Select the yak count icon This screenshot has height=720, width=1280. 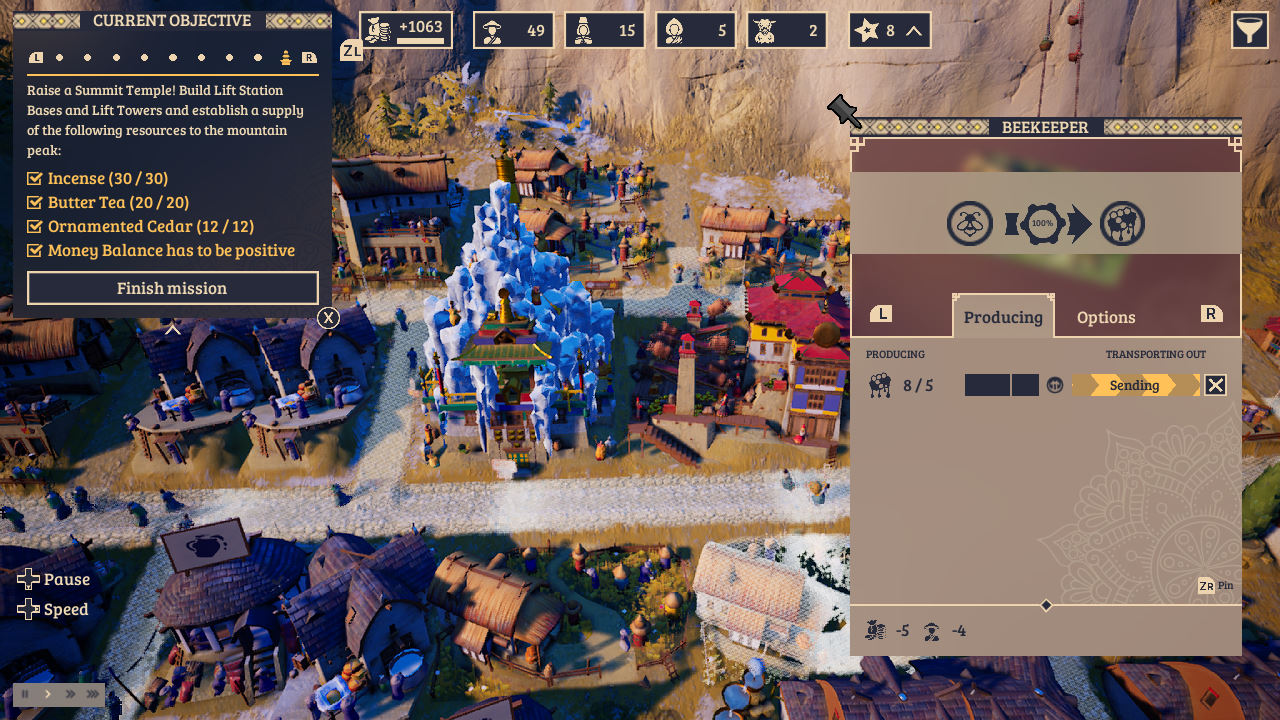click(x=766, y=30)
